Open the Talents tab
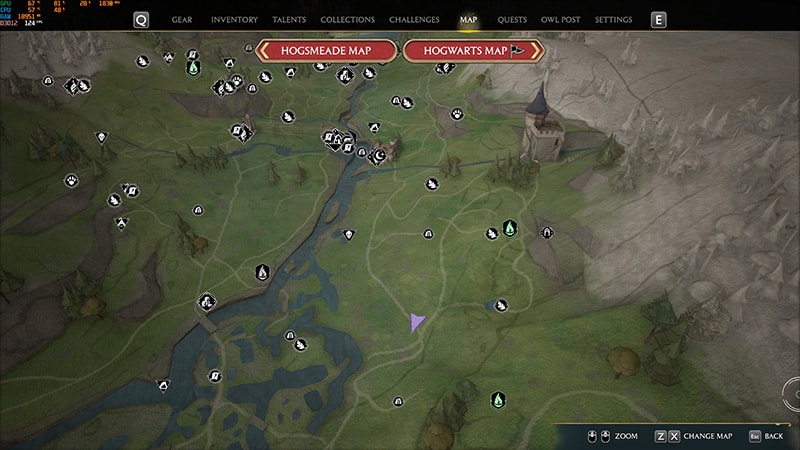This screenshot has height=450, width=800. [x=289, y=20]
